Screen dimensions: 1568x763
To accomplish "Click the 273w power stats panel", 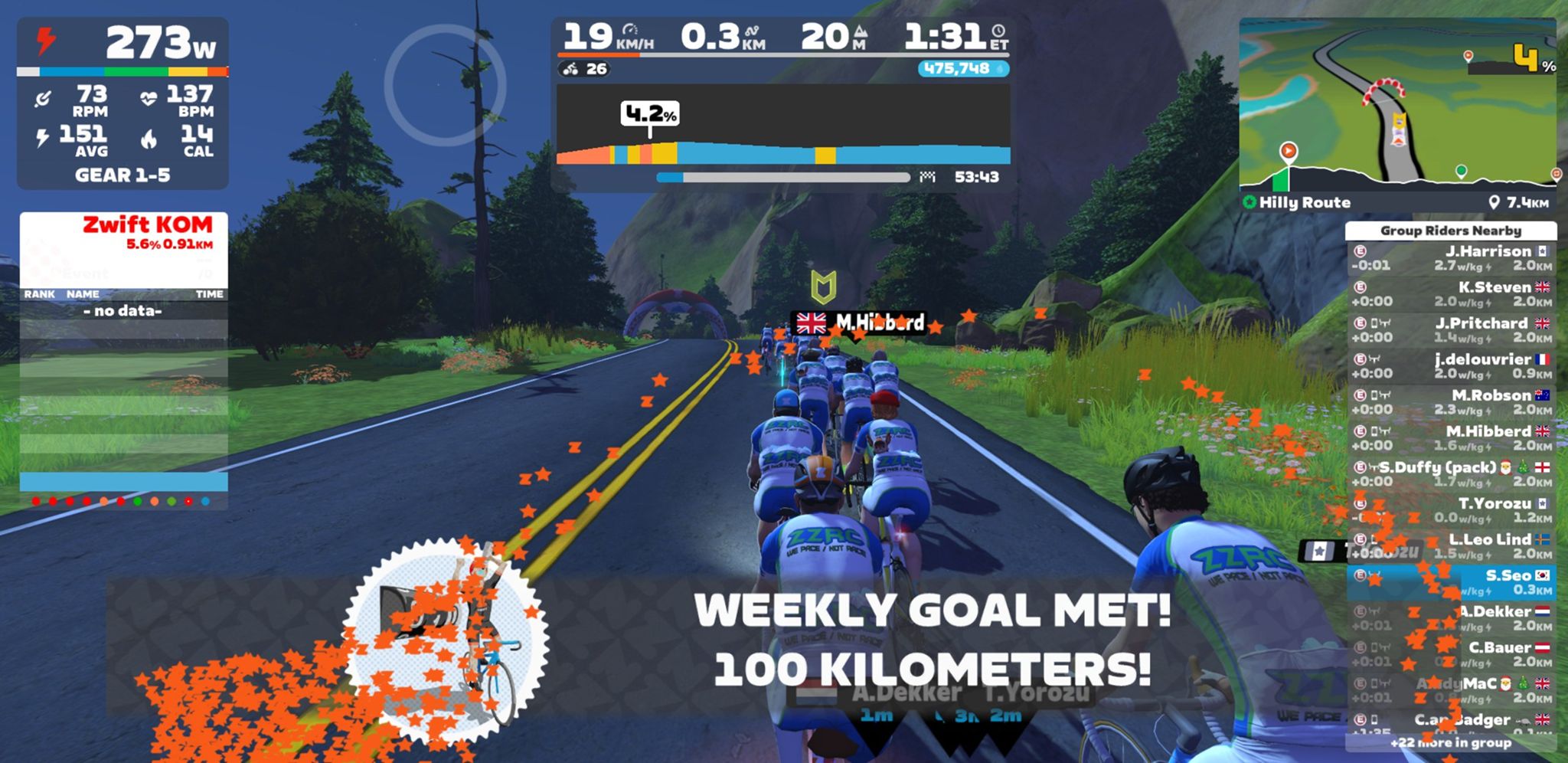I will pyautogui.click(x=122, y=103).
